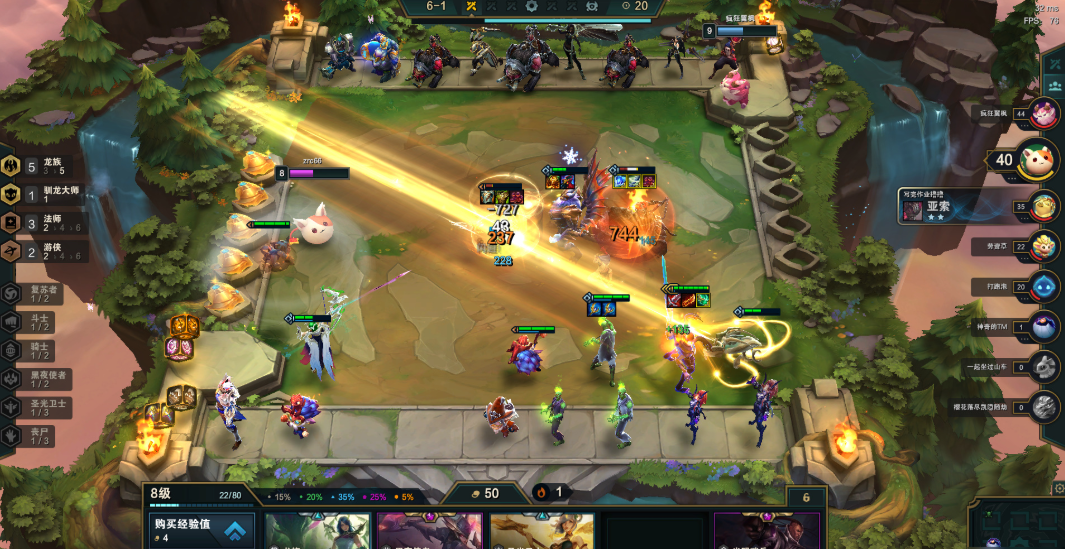View player 疯狂星枫 with 44 health
The width and height of the screenshot is (1065, 549).
pyautogui.click(x=1044, y=113)
